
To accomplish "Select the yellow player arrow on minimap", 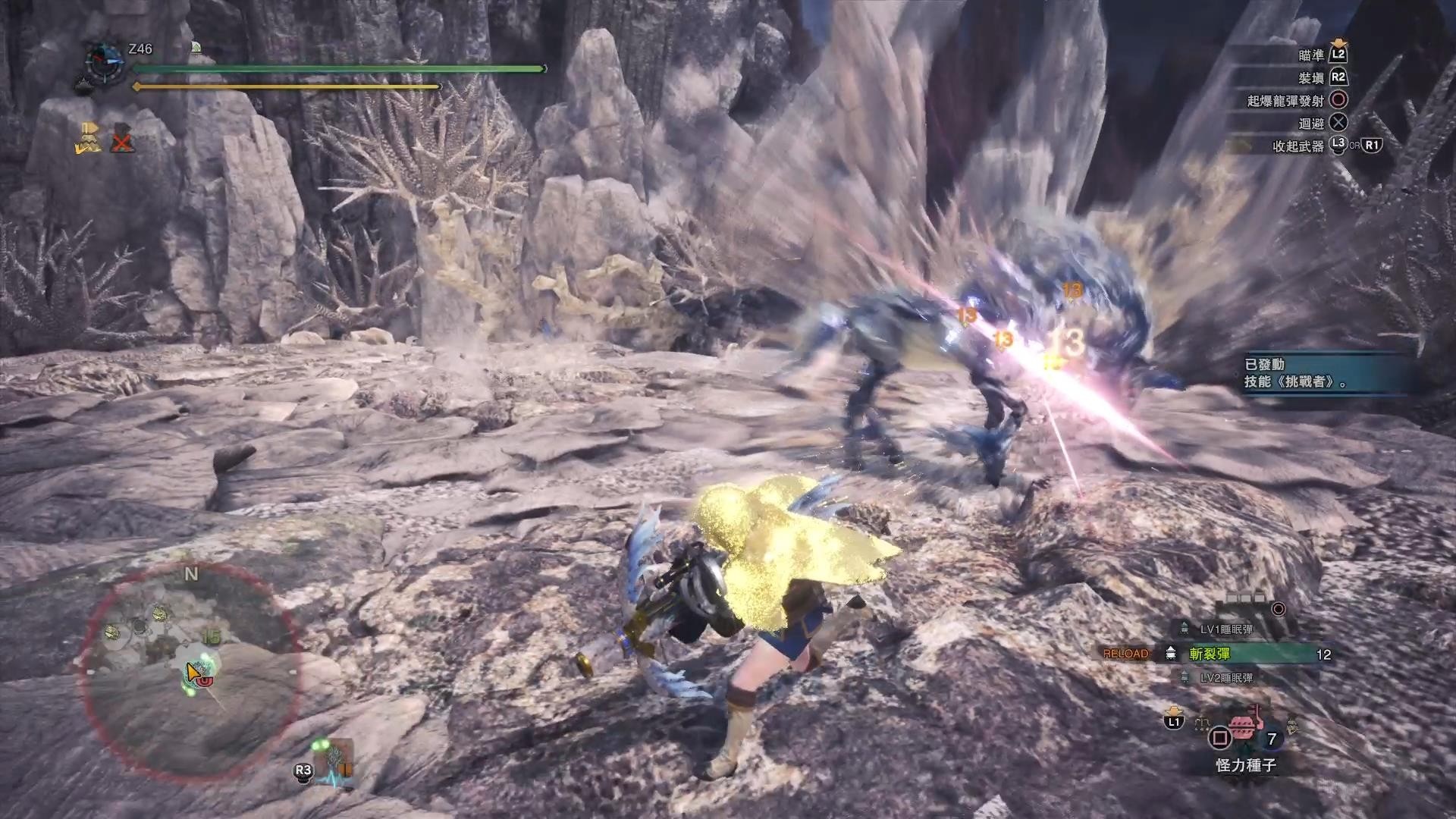I will tap(193, 671).
